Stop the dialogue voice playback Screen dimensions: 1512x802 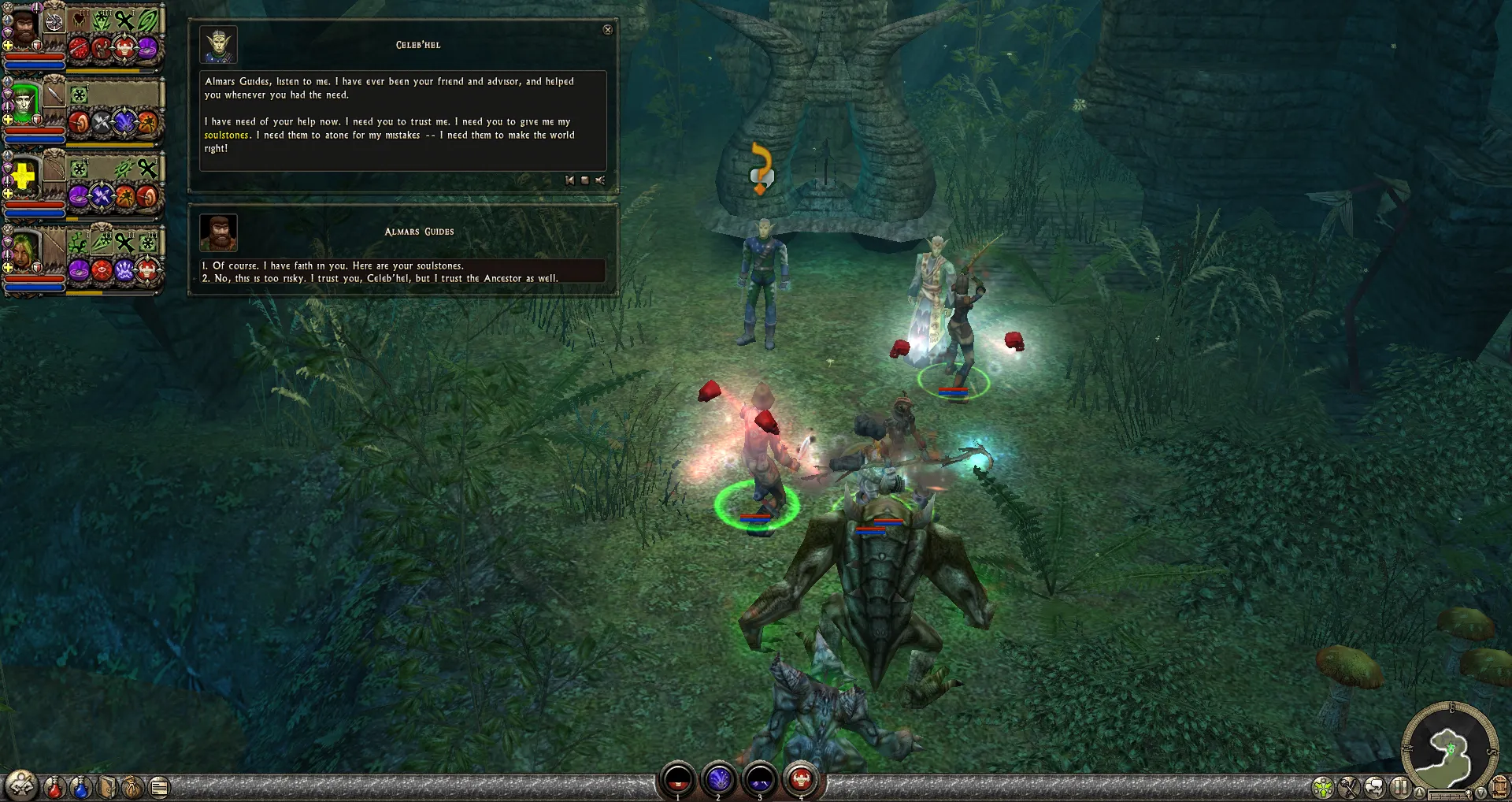click(x=584, y=180)
